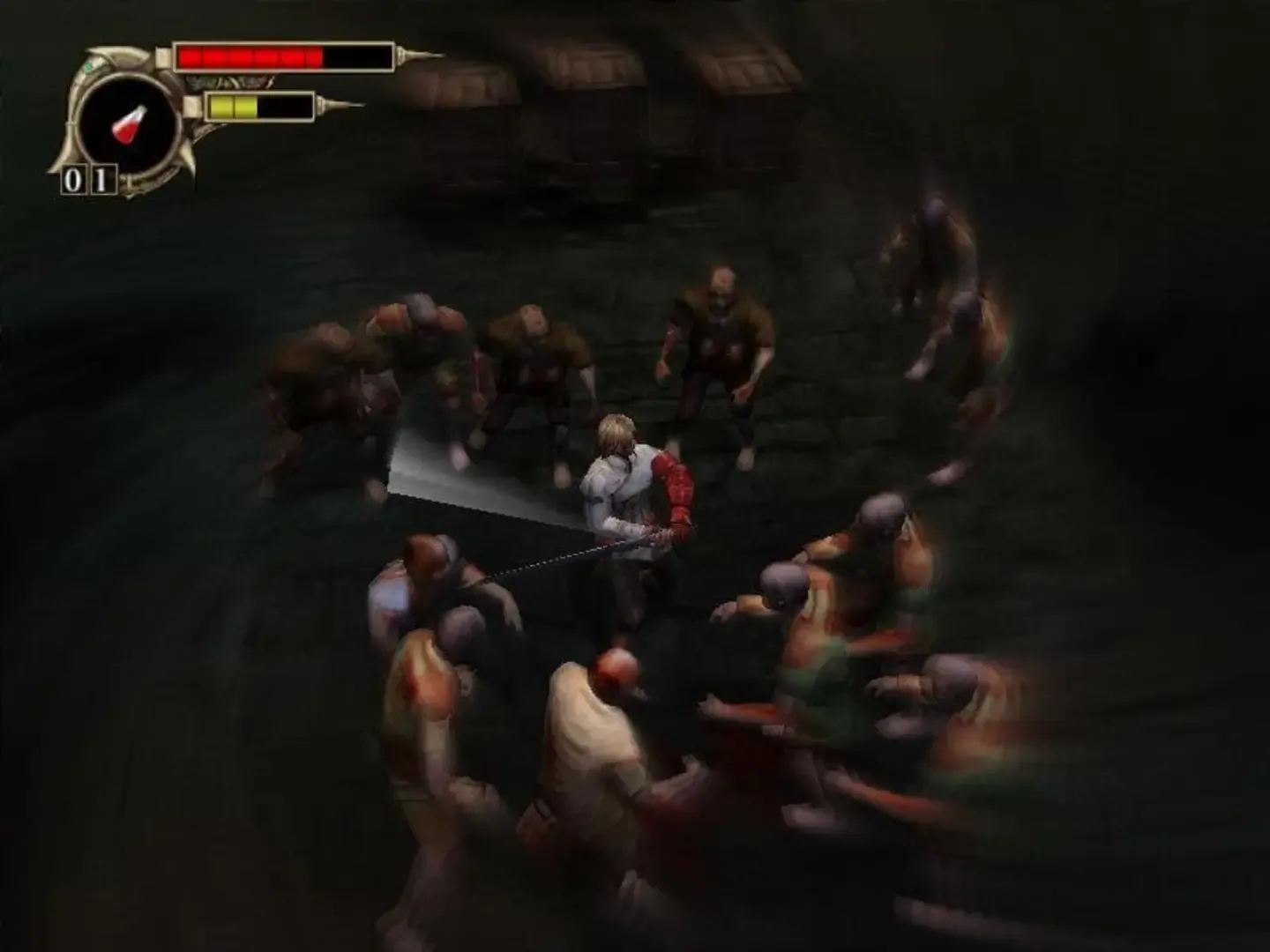Click the item count digit 0
The image size is (1270, 952).
click(x=74, y=179)
